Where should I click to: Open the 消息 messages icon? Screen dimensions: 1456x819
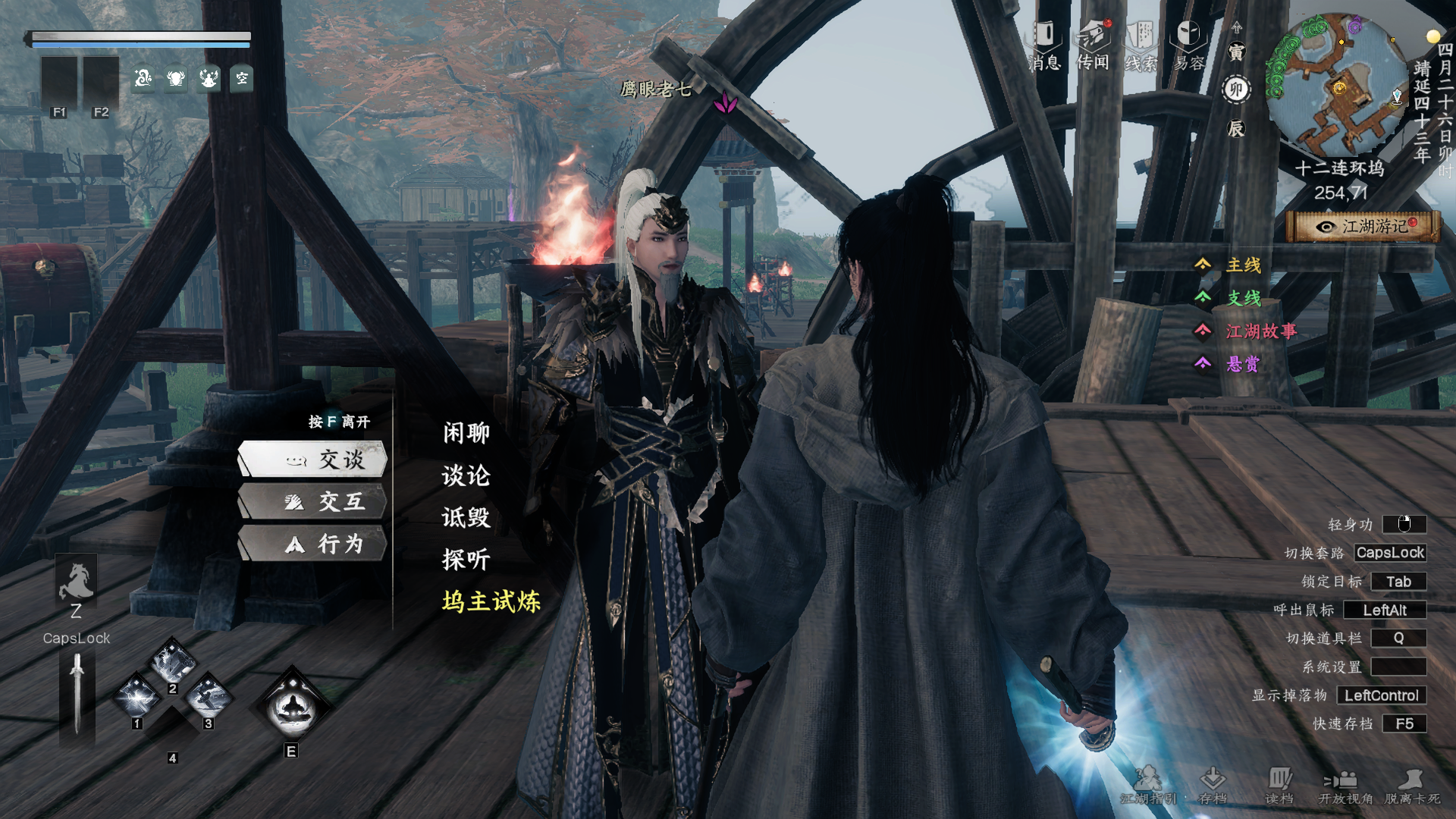[x=1044, y=45]
